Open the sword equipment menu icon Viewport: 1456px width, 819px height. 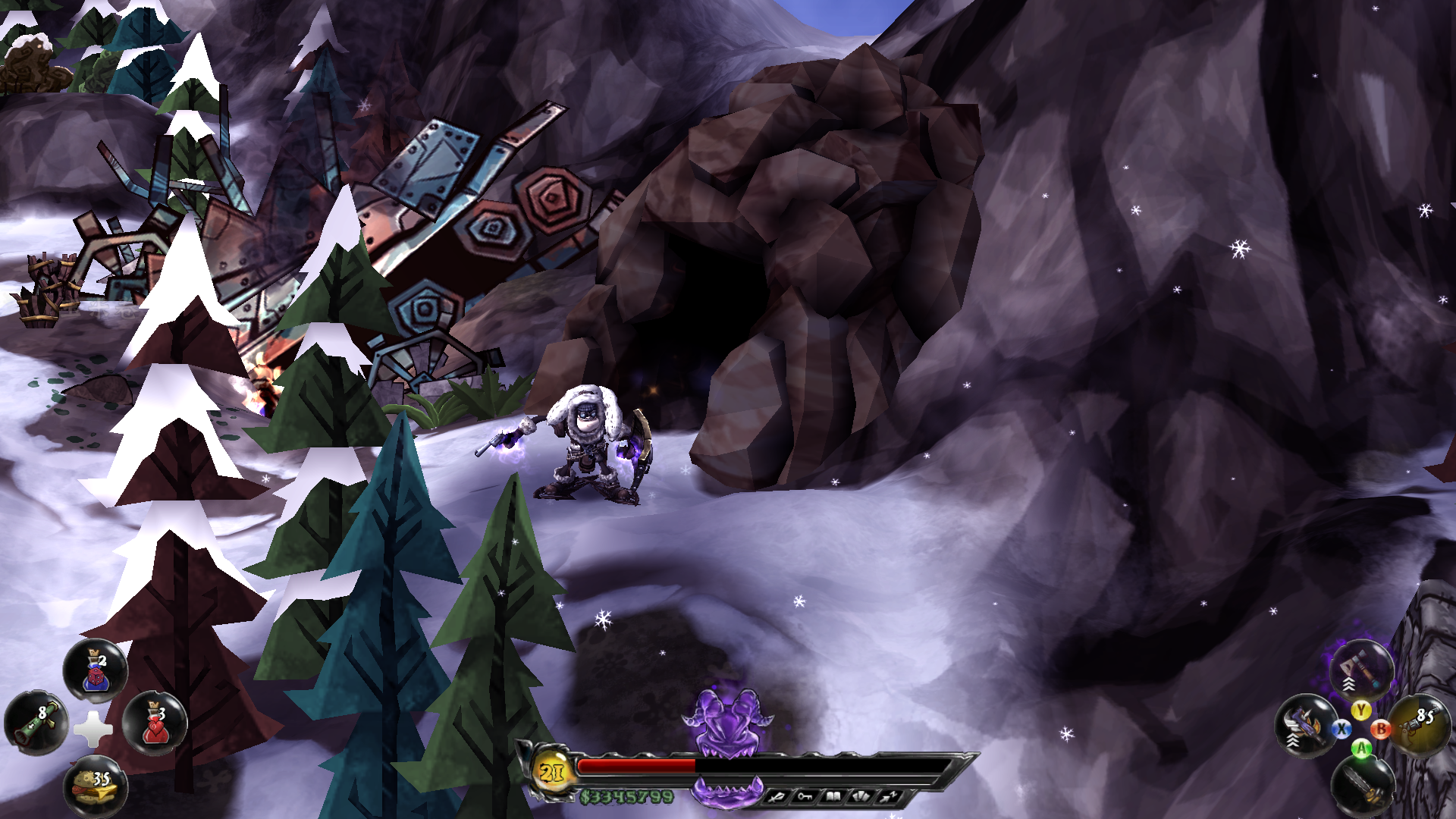(x=777, y=796)
